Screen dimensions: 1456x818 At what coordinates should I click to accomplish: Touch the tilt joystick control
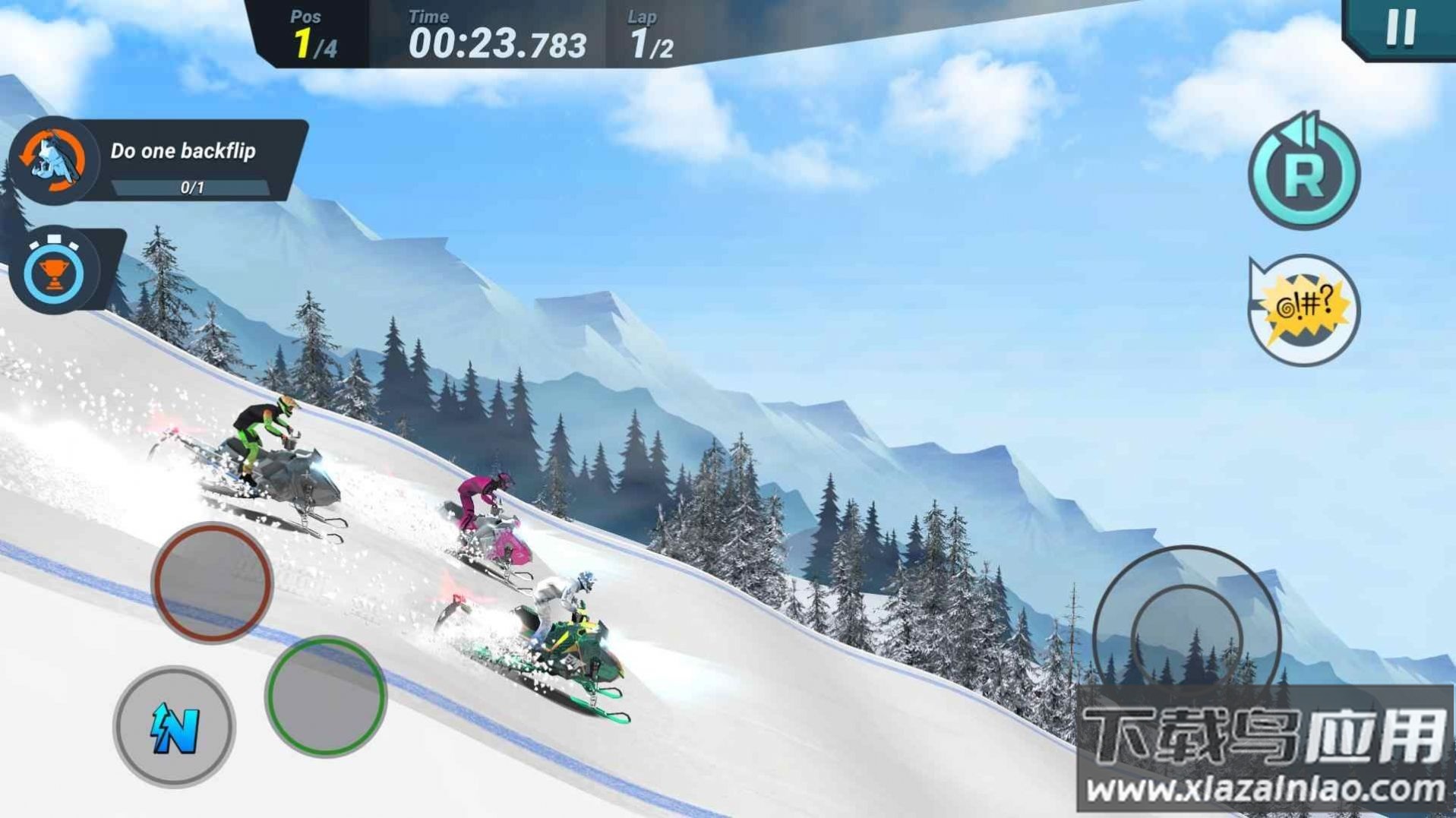point(1186,637)
